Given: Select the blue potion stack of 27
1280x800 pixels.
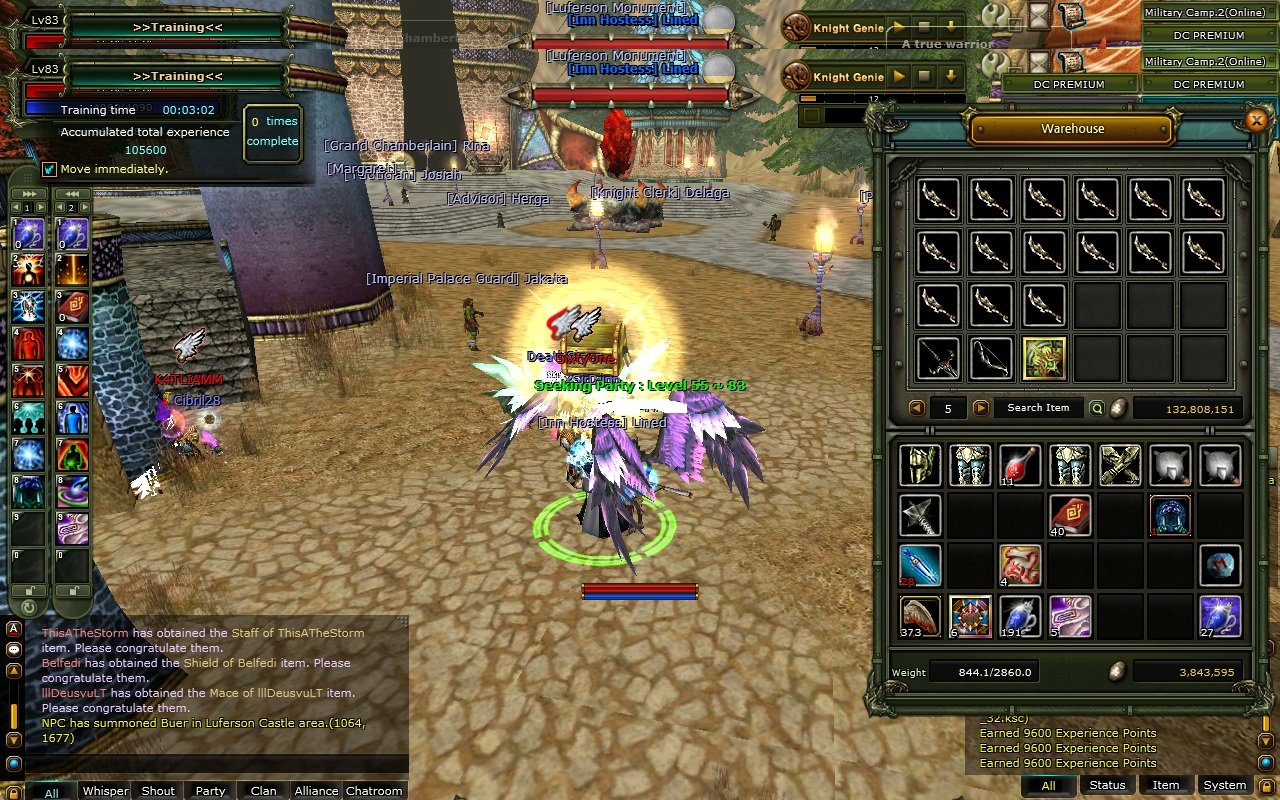Looking at the screenshot, I should pyautogui.click(x=1220, y=616).
